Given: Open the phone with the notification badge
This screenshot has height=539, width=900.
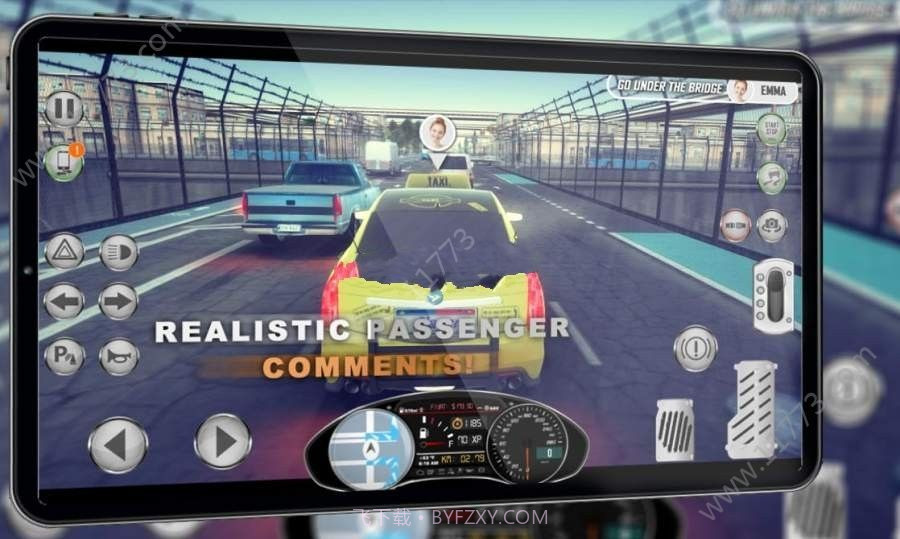Looking at the screenshot, I should tap(63, 162).
